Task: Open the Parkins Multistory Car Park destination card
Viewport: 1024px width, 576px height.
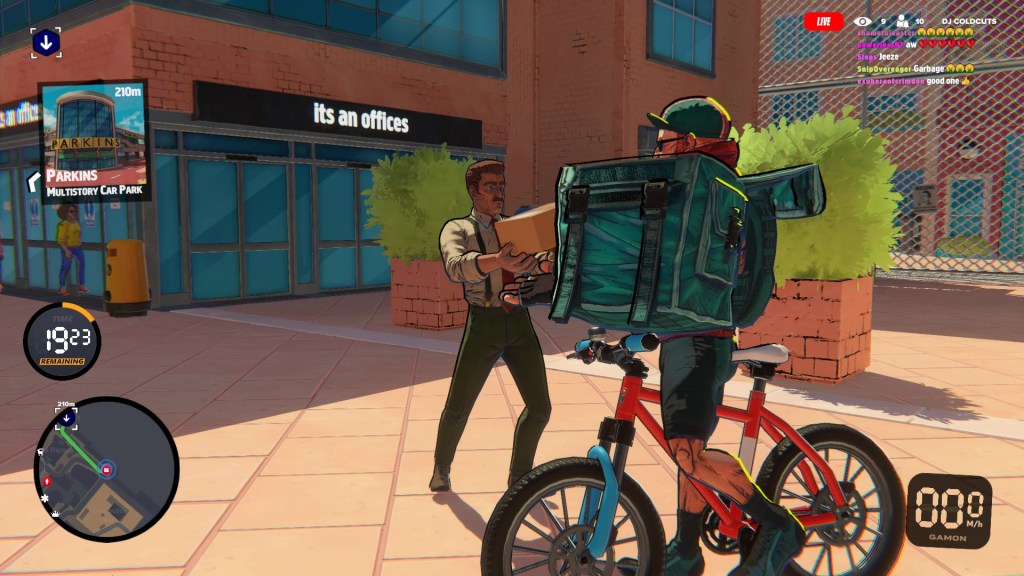Action: pos(95,141)
